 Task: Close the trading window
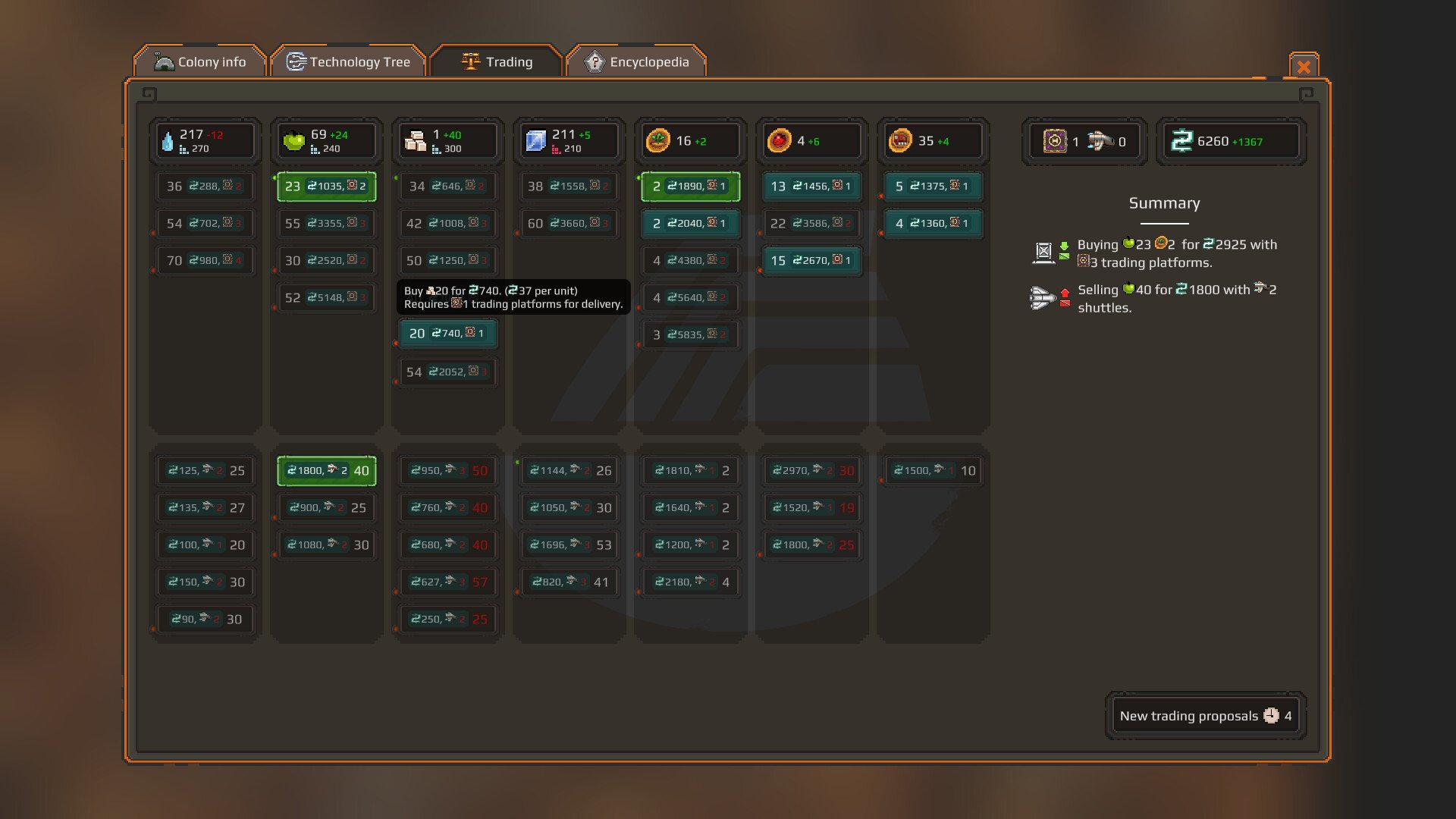click(x=1304, y=67)
